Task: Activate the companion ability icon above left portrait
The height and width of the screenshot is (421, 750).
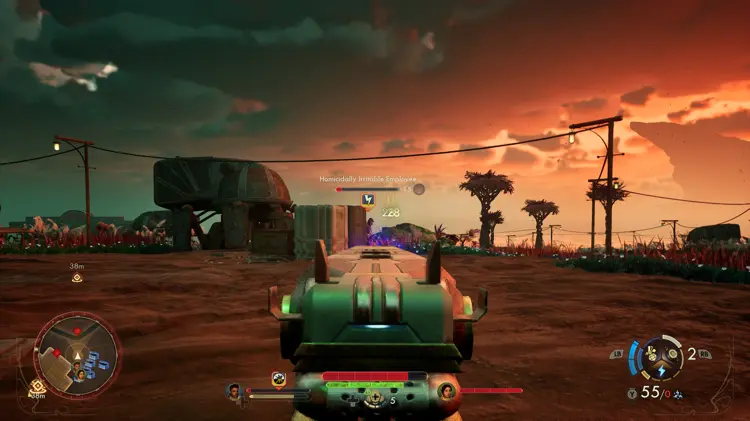Action: click(279, 378)
